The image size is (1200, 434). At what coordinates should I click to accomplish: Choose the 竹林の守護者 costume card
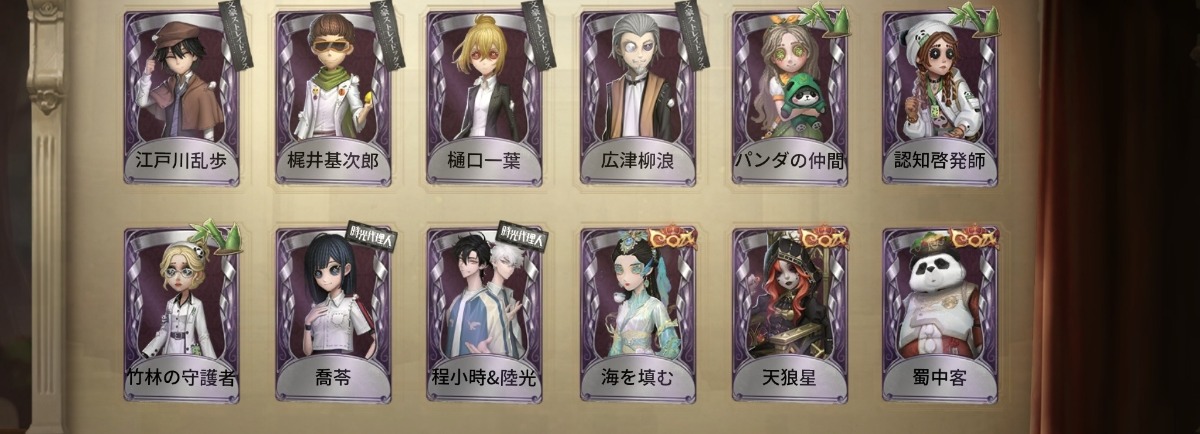182,314
